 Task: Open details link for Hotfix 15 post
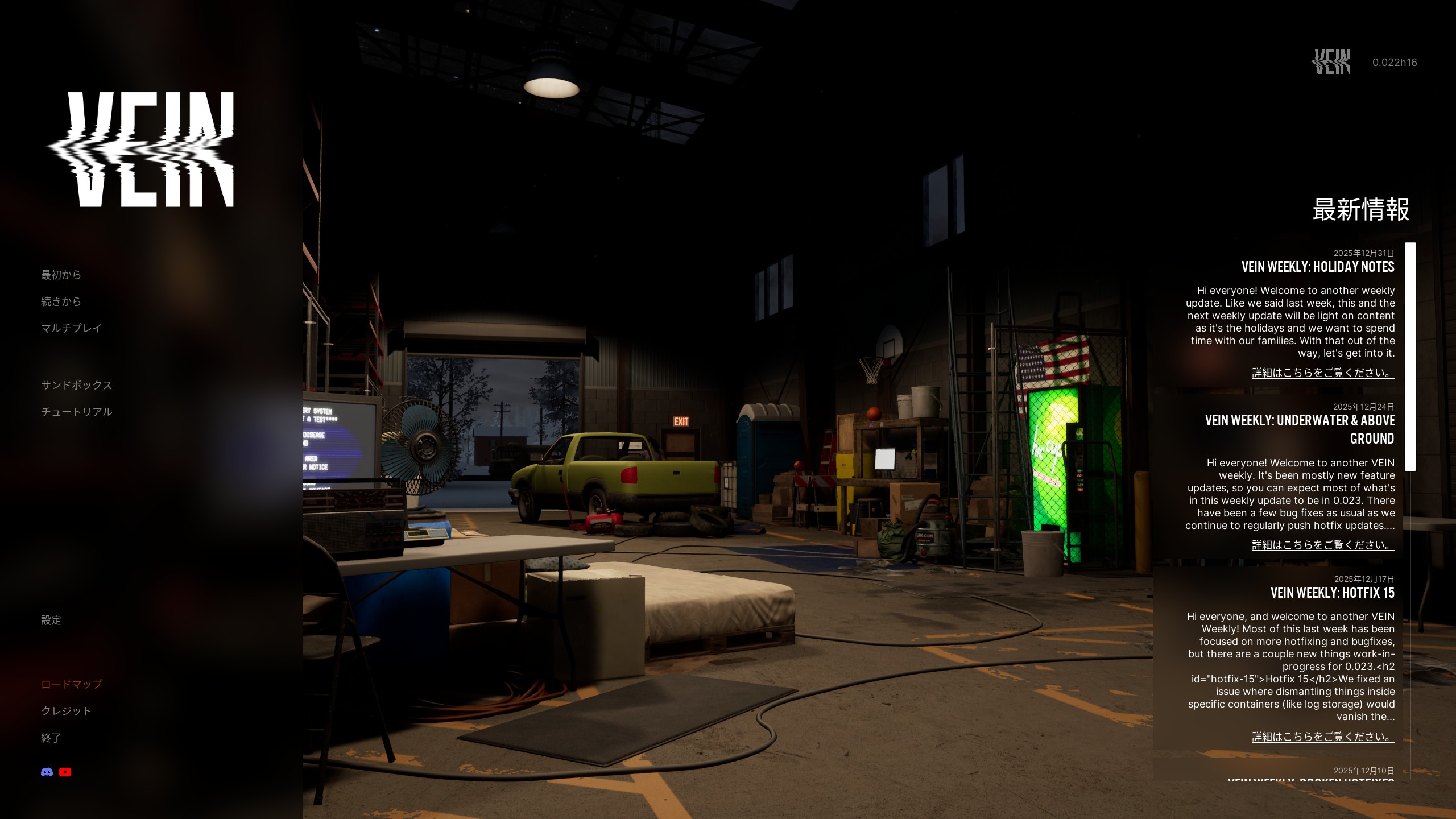coord(1323,737)
